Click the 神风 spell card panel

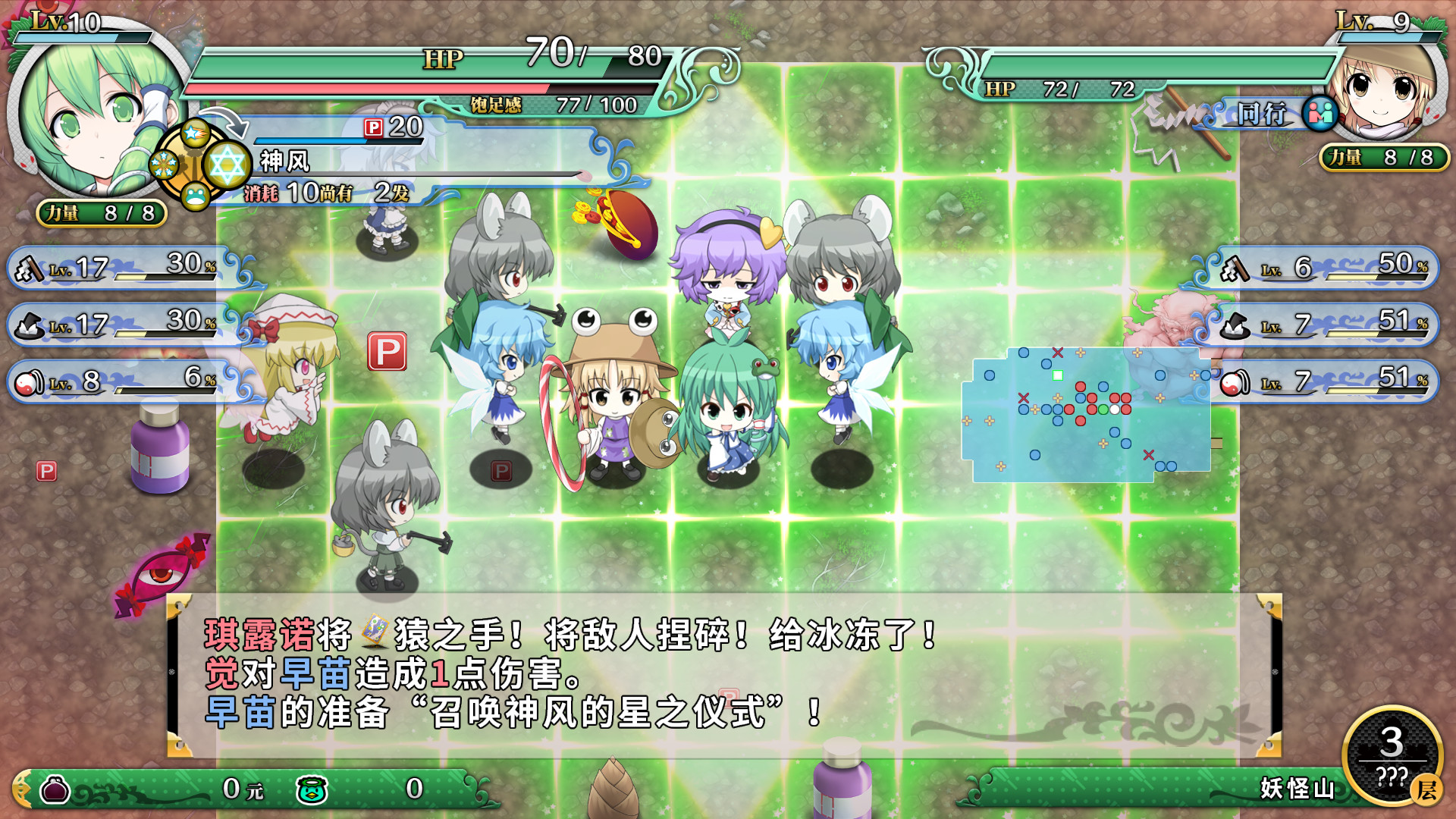[425, 161]
